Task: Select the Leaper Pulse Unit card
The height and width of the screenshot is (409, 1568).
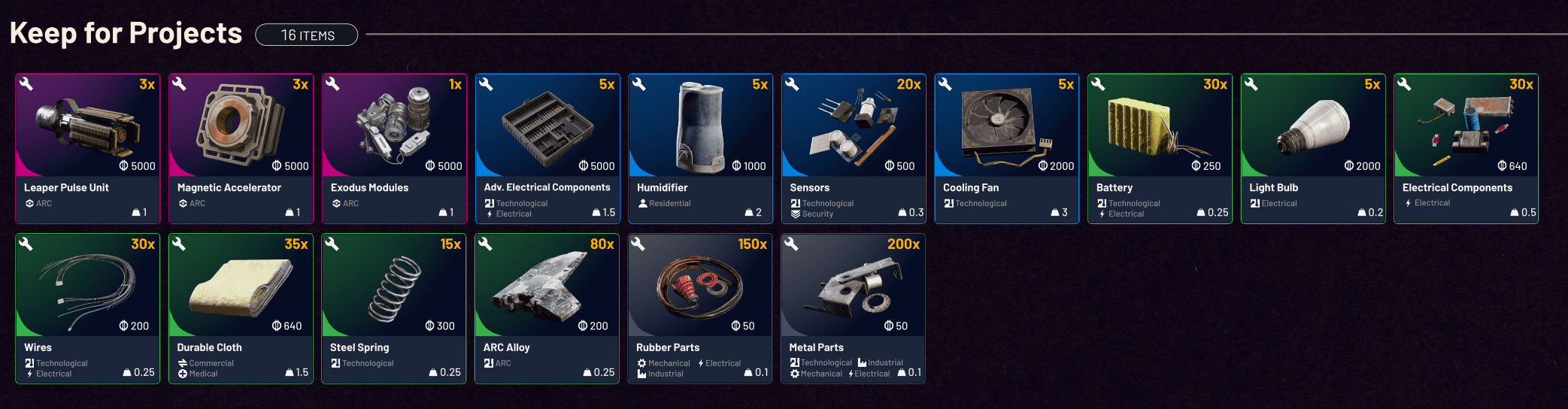Action: point(87,148)
